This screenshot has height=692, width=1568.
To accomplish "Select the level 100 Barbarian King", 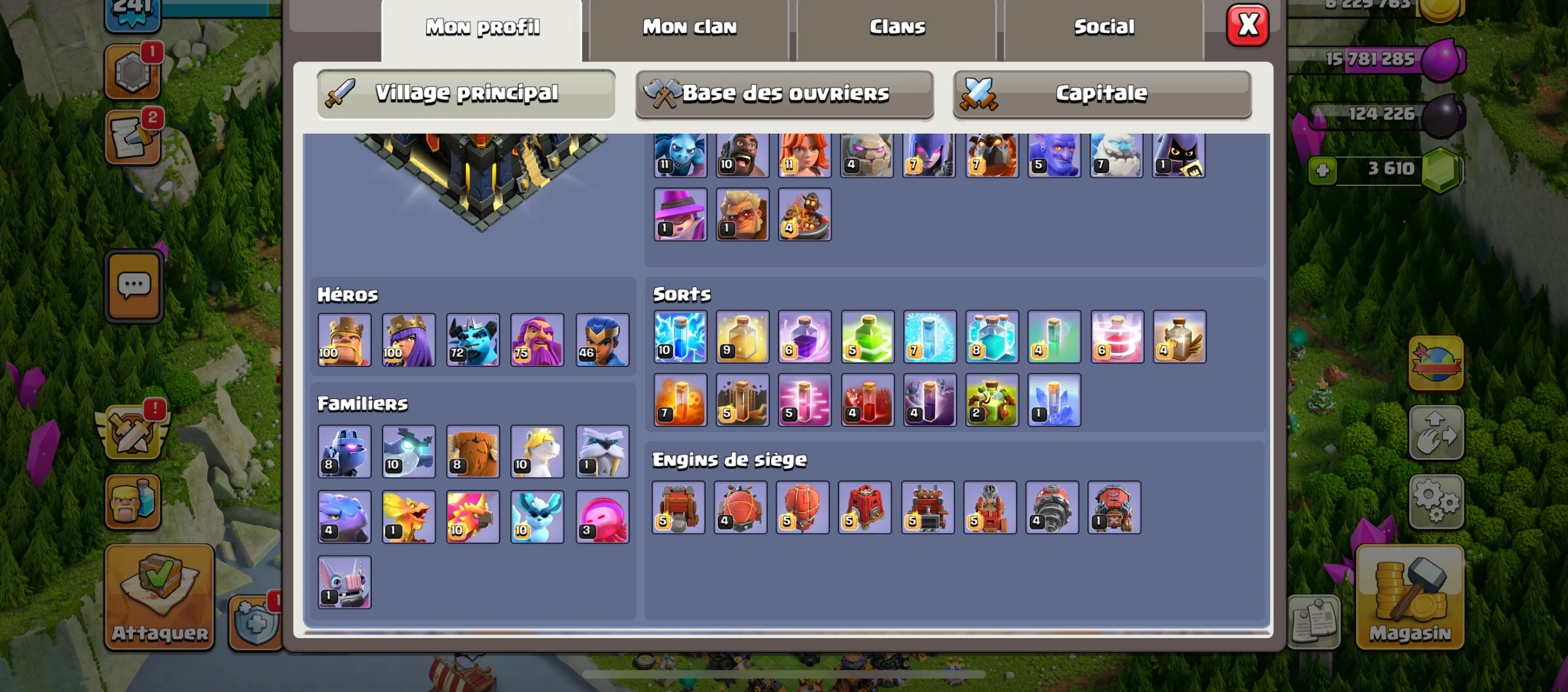I will [x=344, y=339].
